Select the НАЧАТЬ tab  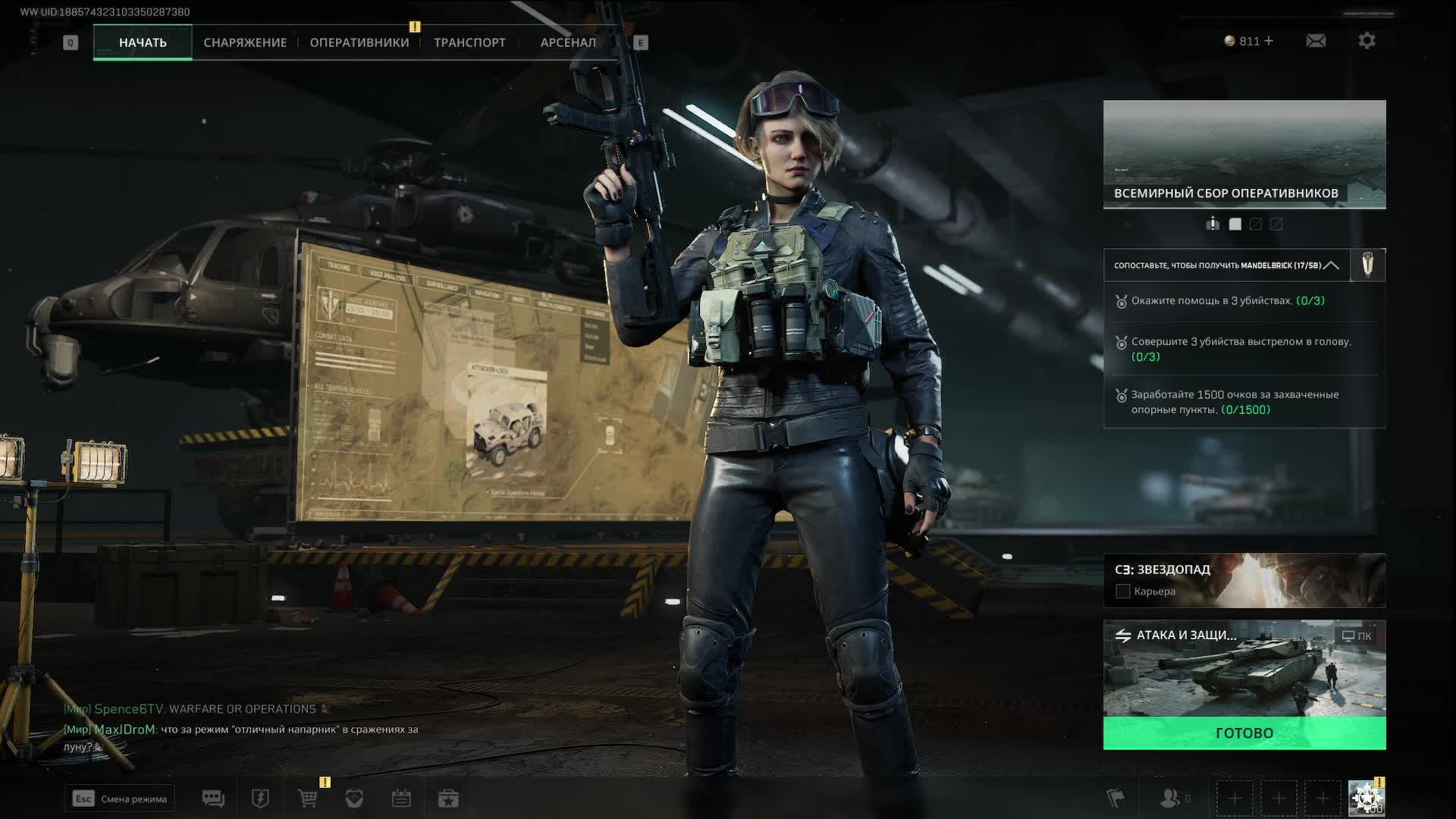point(143,42)
